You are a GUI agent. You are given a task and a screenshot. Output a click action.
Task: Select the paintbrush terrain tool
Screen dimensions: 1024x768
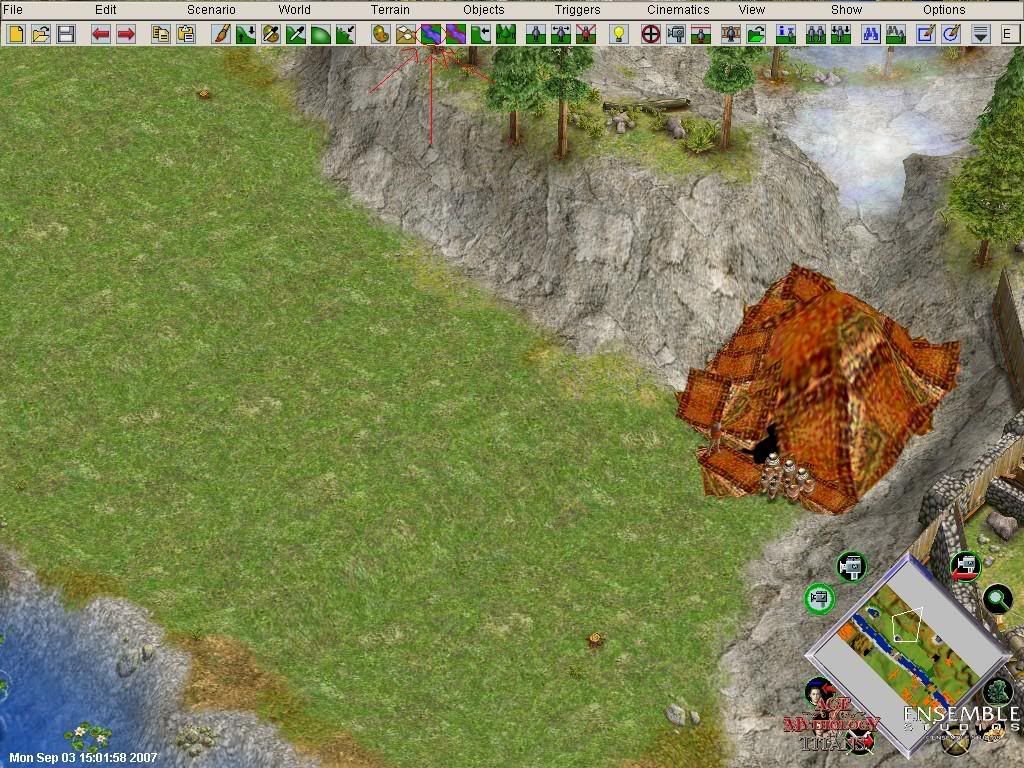pyautogui.click(x=221, y=34)
